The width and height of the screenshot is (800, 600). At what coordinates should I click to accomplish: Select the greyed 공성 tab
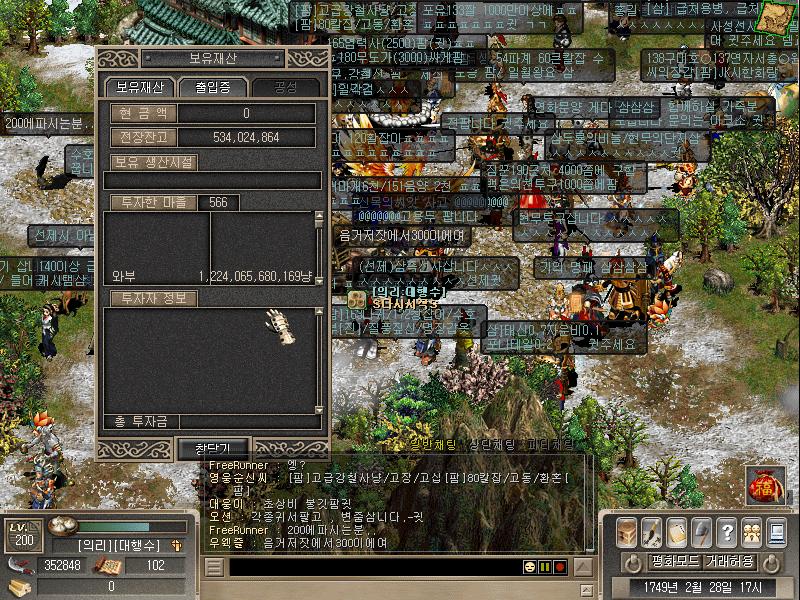point(285,87)
